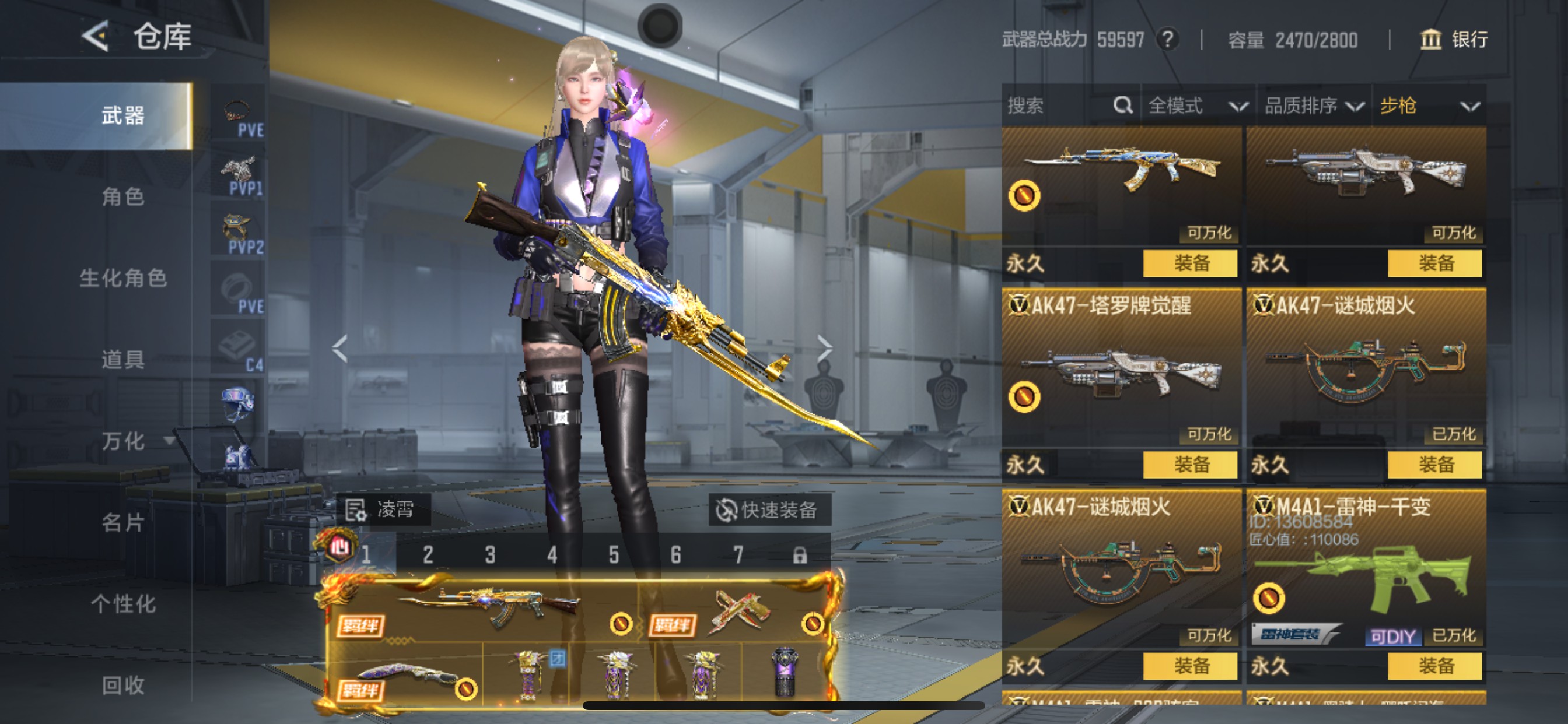Open the 步枪 weapon type dropdown

(x=1428, y=106)
